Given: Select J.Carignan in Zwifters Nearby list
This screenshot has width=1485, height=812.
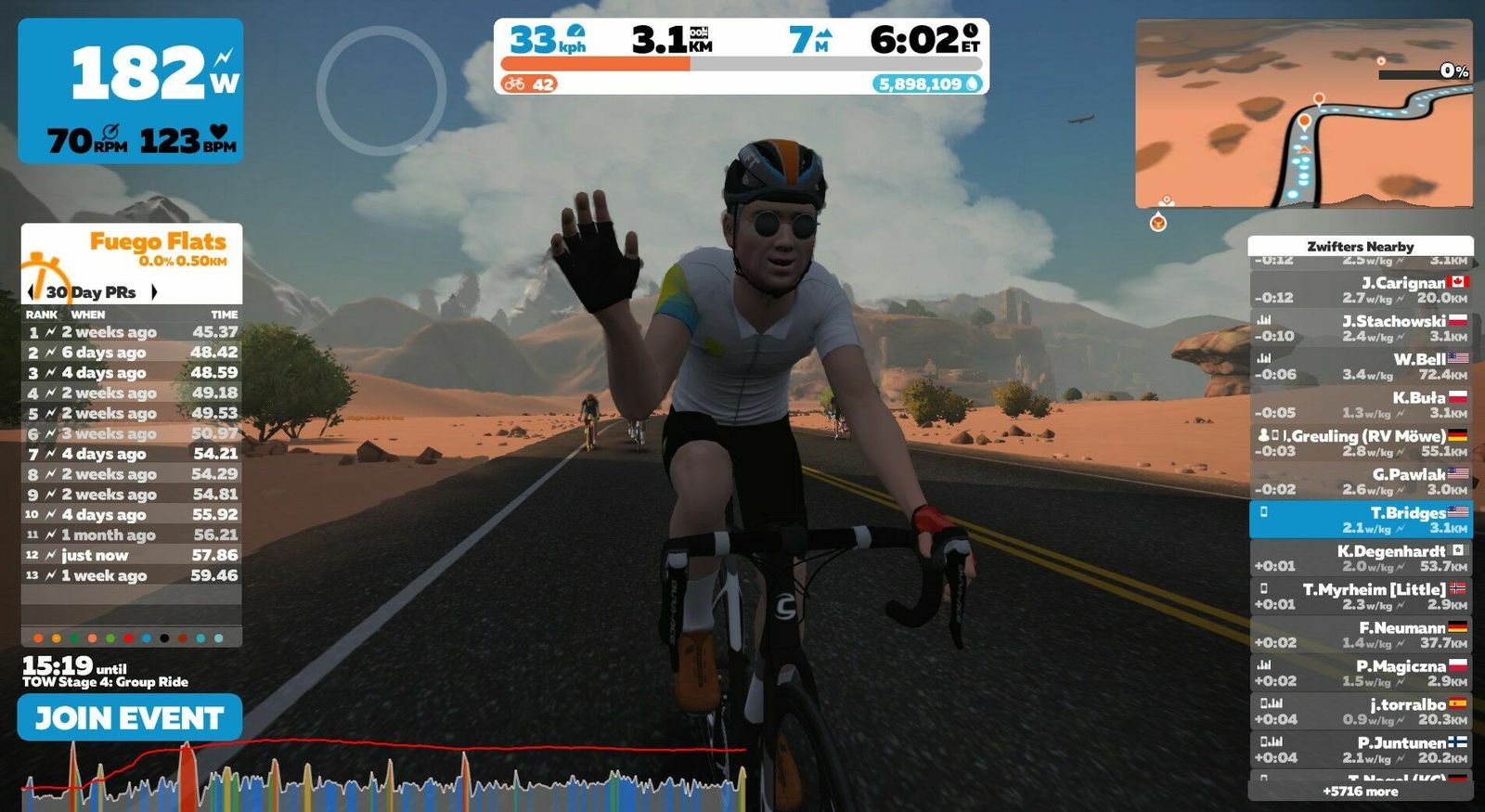Looking at the screenshot, I should [1361, 290].
